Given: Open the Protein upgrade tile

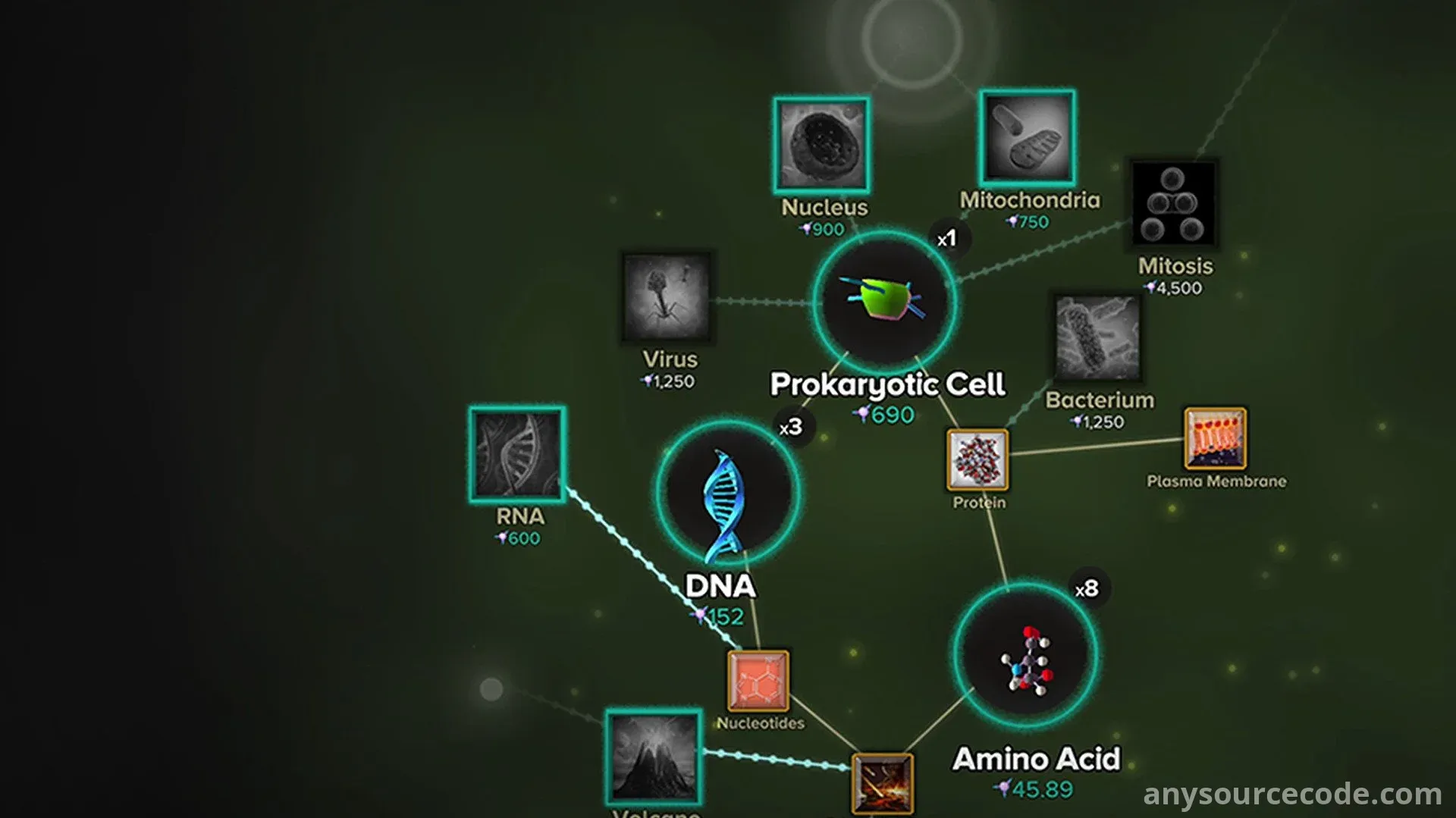Looking at the screenshot, I should (977, 459).
